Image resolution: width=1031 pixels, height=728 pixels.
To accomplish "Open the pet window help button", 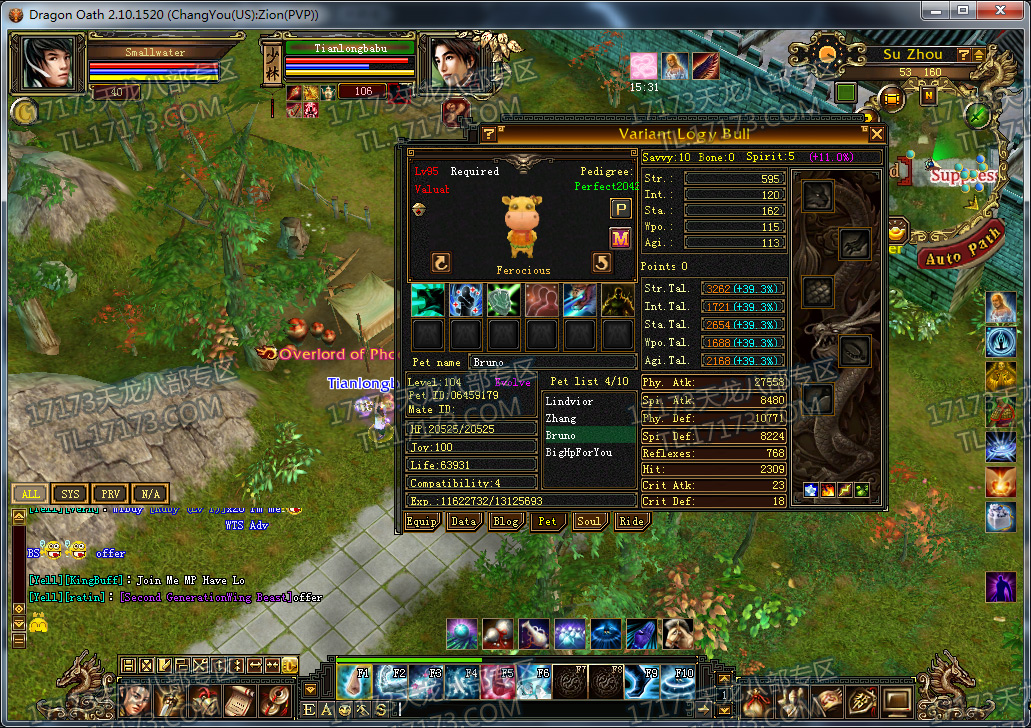I will coord(489,134).
